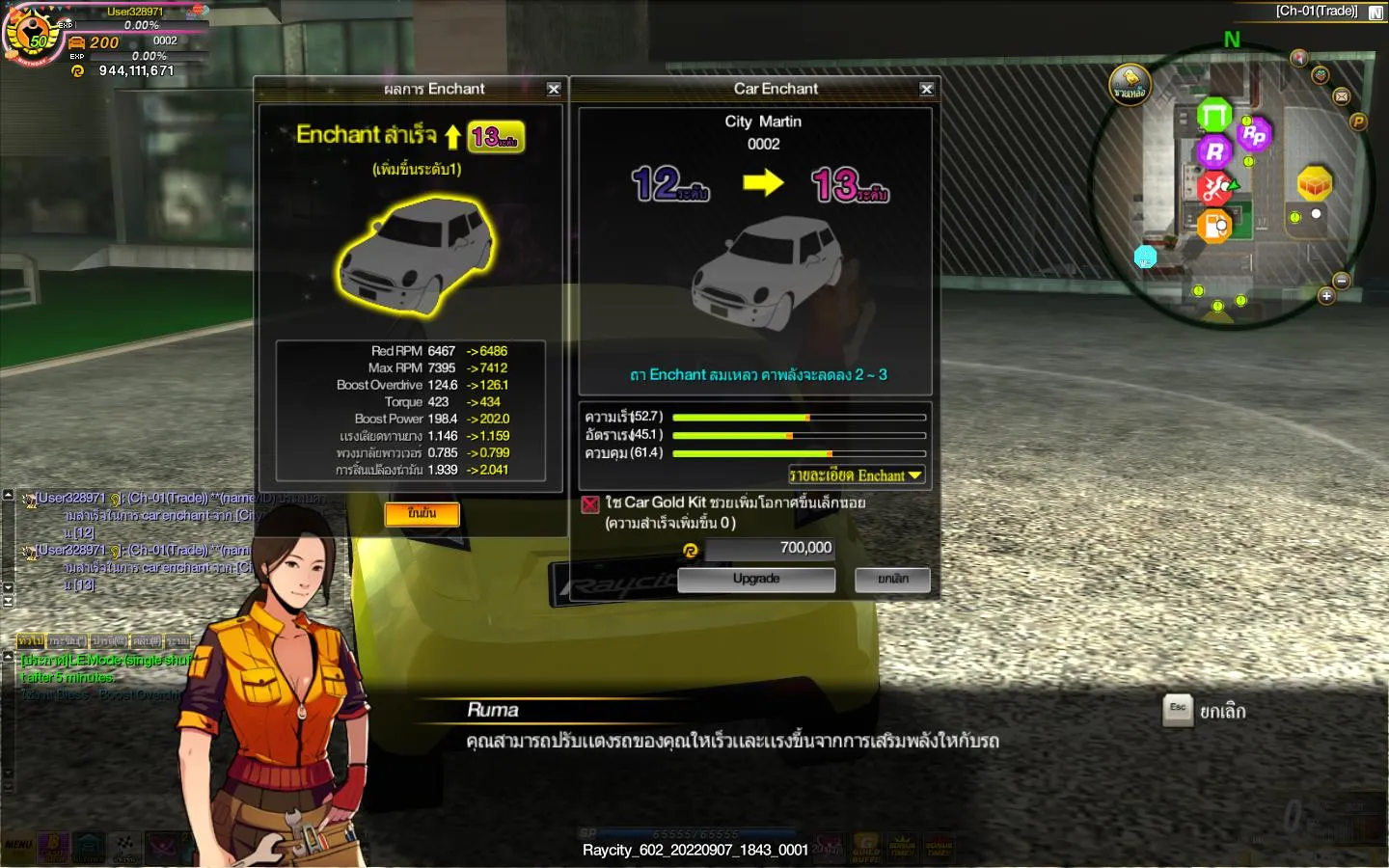Open the gift box icon by minimap
The height and width of the screenshot is (868, 1389).
point(1321,74)
